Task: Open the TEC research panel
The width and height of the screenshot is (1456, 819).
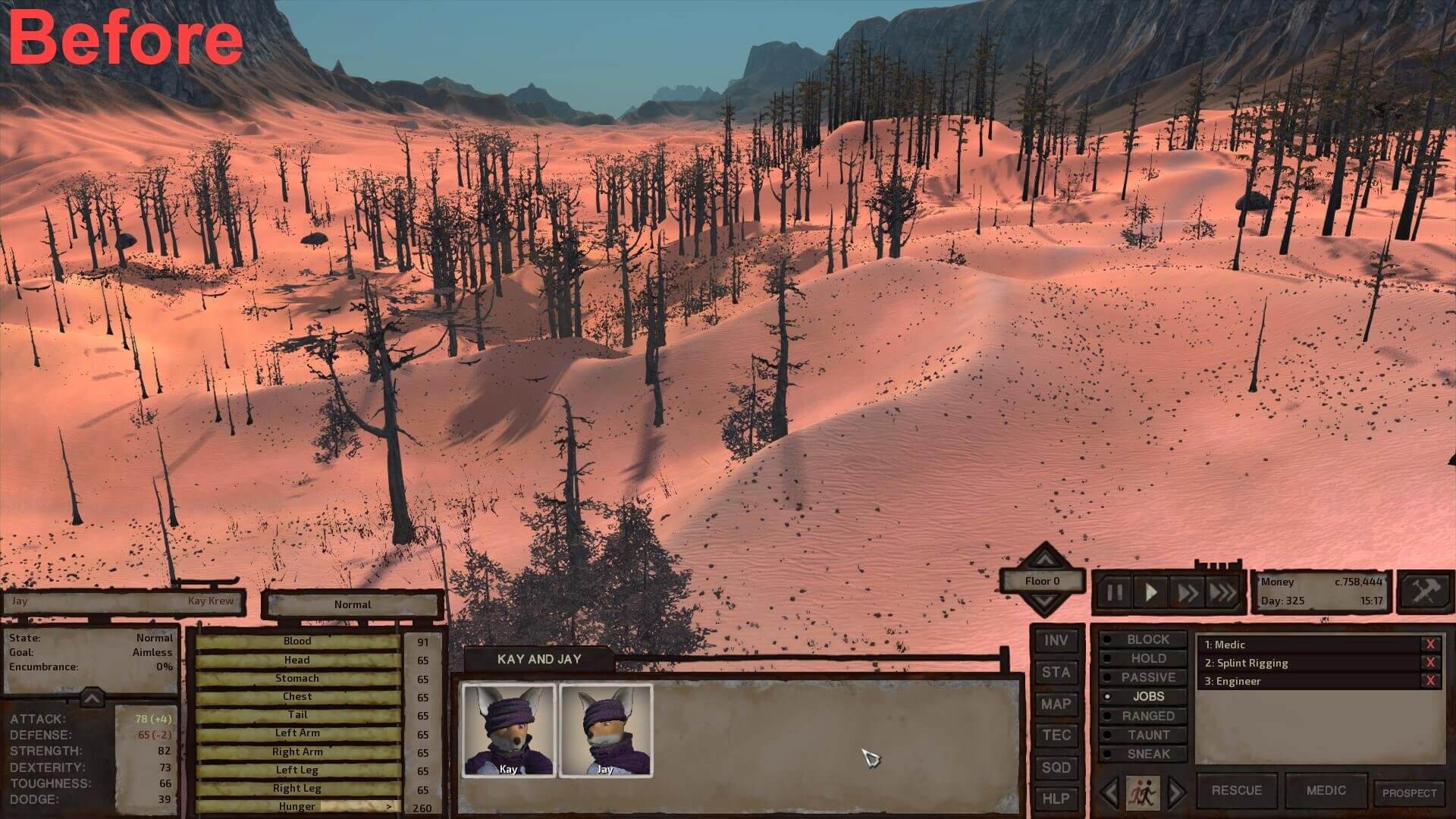Action: click(1056, 736)
